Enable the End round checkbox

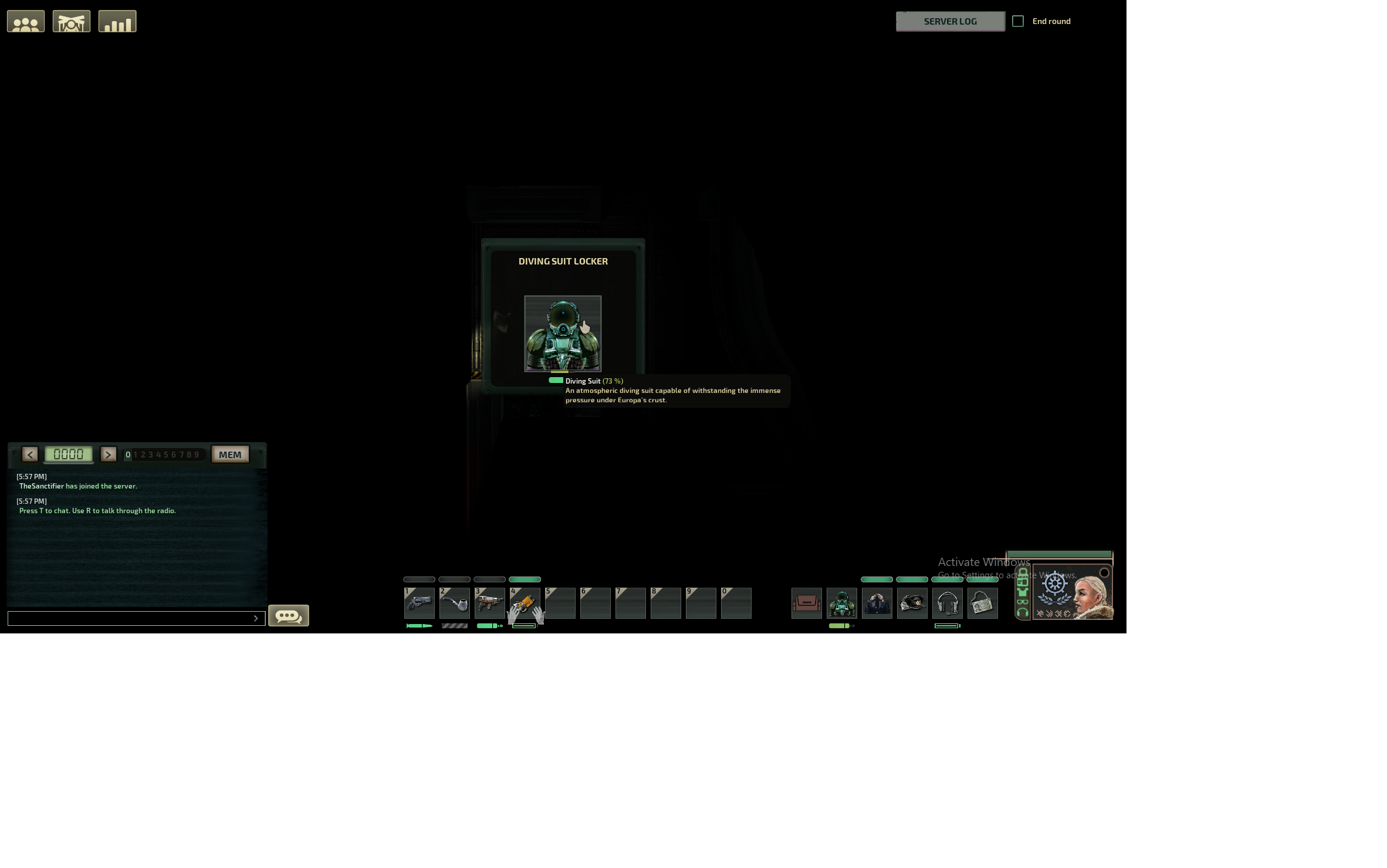[1019, 21]
